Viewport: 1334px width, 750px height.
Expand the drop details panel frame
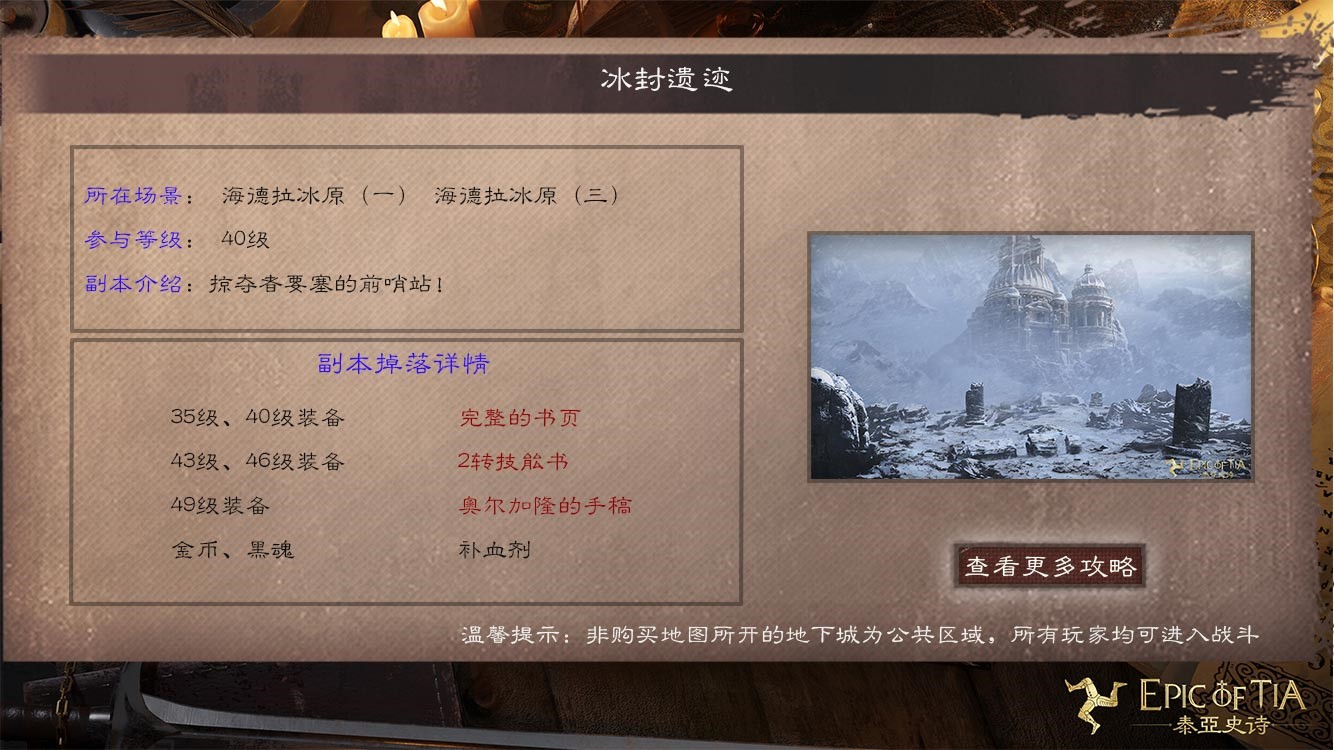click(x=405, y=470)
